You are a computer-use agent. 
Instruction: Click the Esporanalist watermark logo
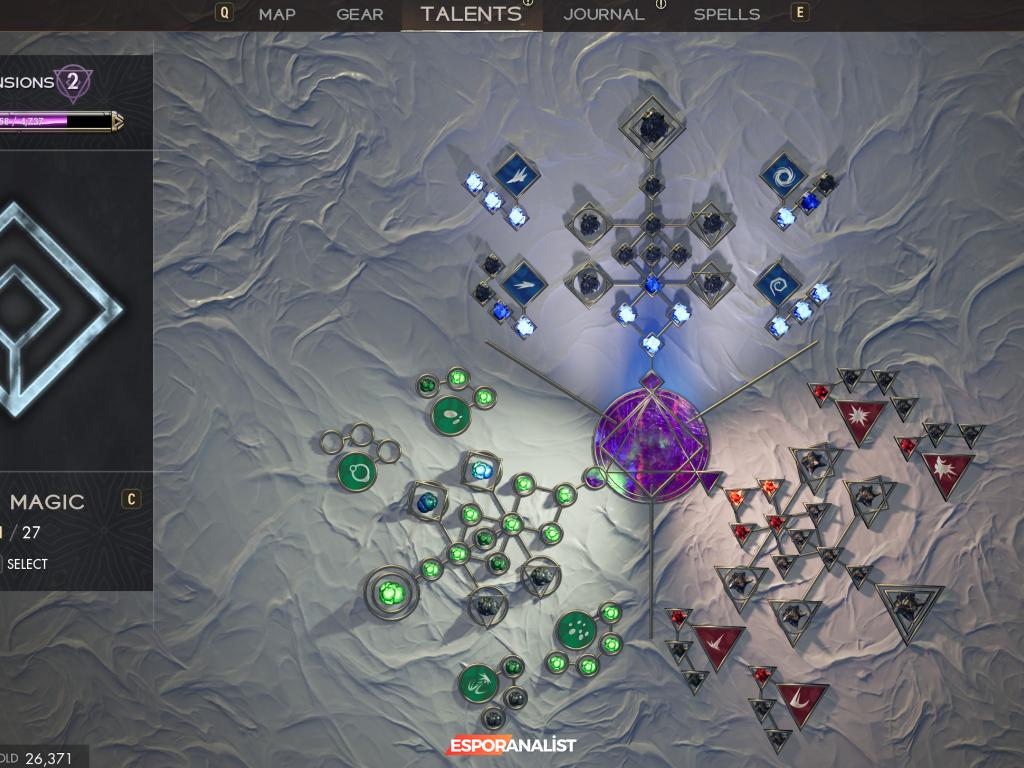click(511, 746)
